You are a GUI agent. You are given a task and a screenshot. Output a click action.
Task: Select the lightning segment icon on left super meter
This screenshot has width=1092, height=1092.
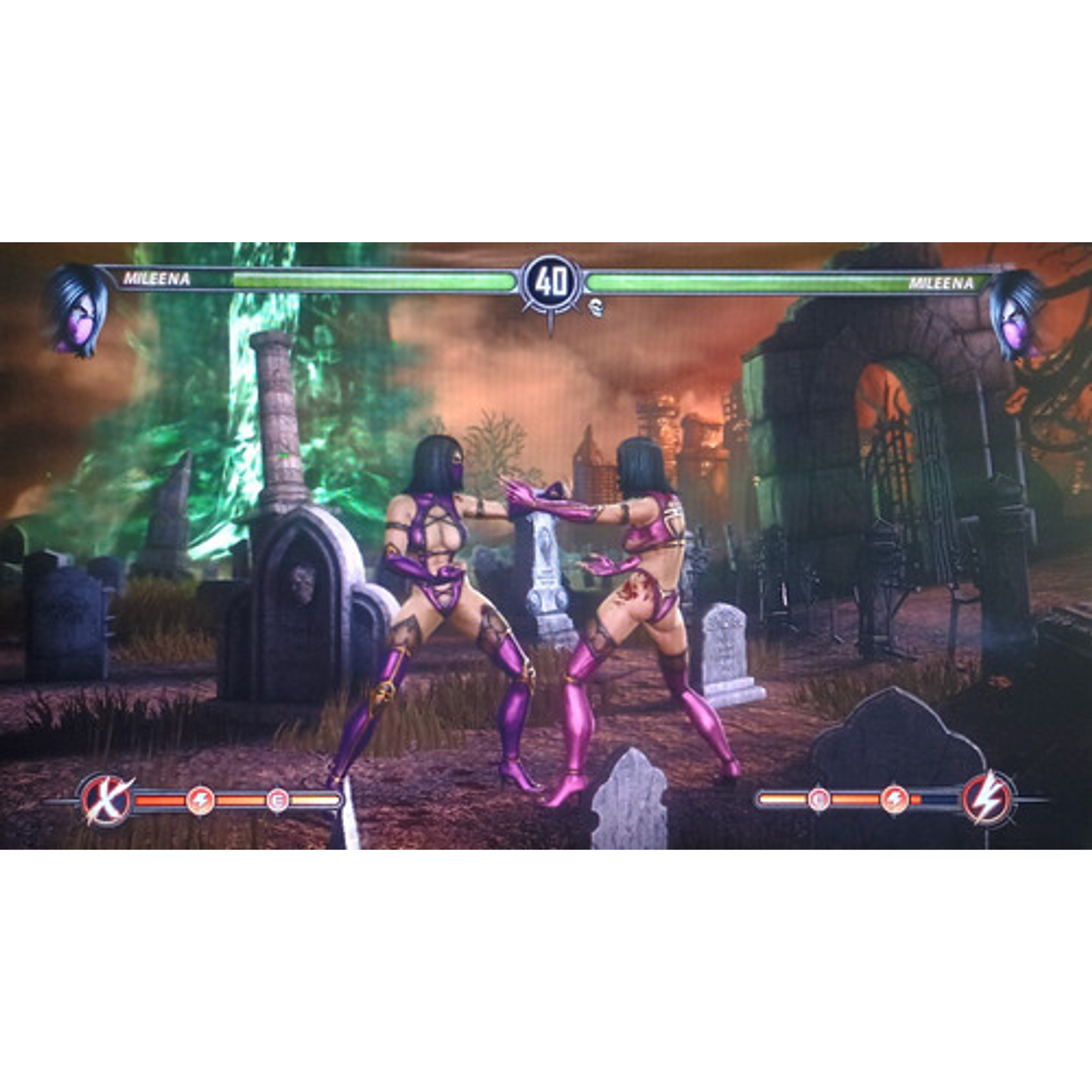201,799
